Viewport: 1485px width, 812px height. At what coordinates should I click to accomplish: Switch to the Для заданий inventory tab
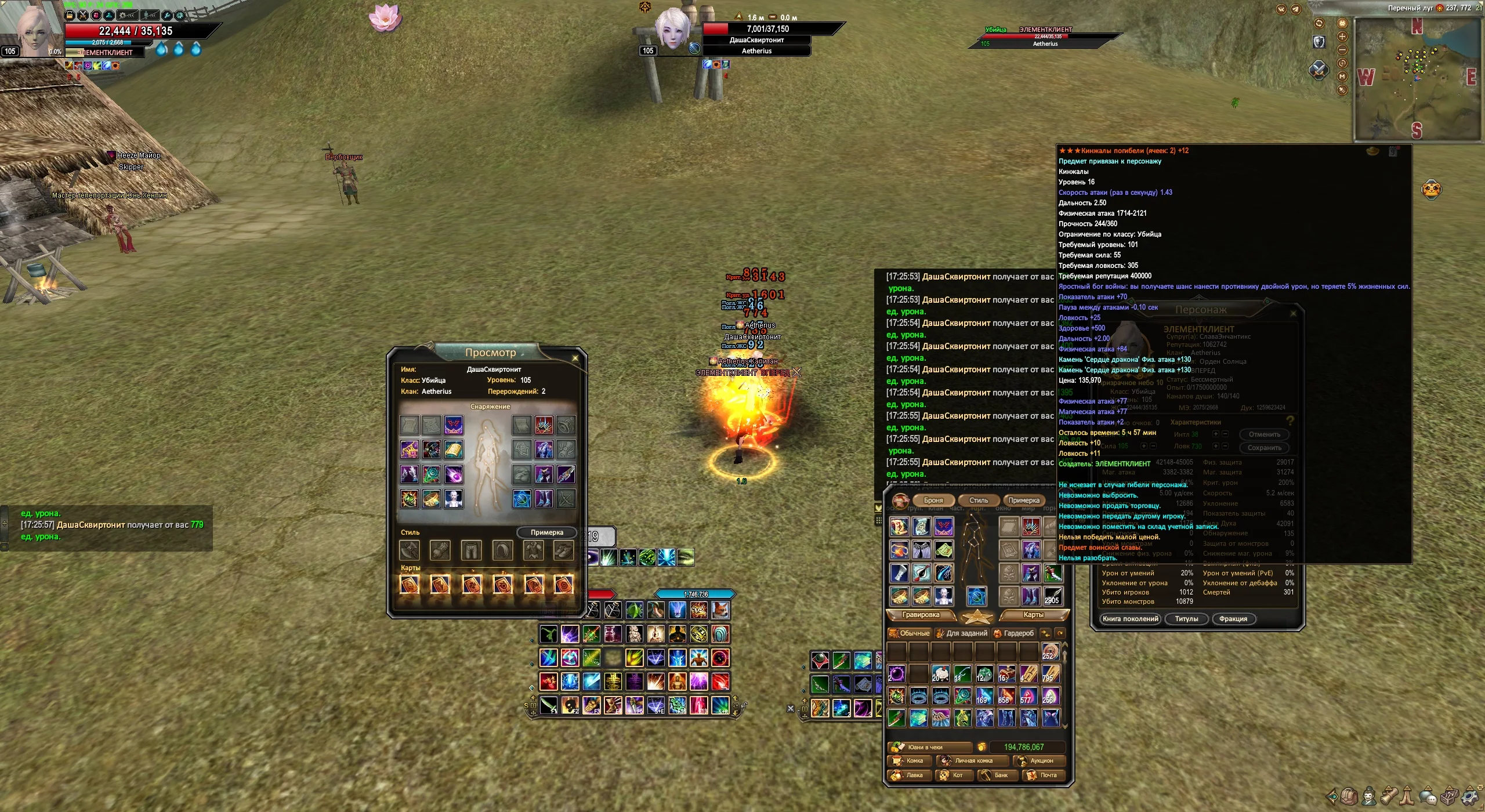(962, 633)
